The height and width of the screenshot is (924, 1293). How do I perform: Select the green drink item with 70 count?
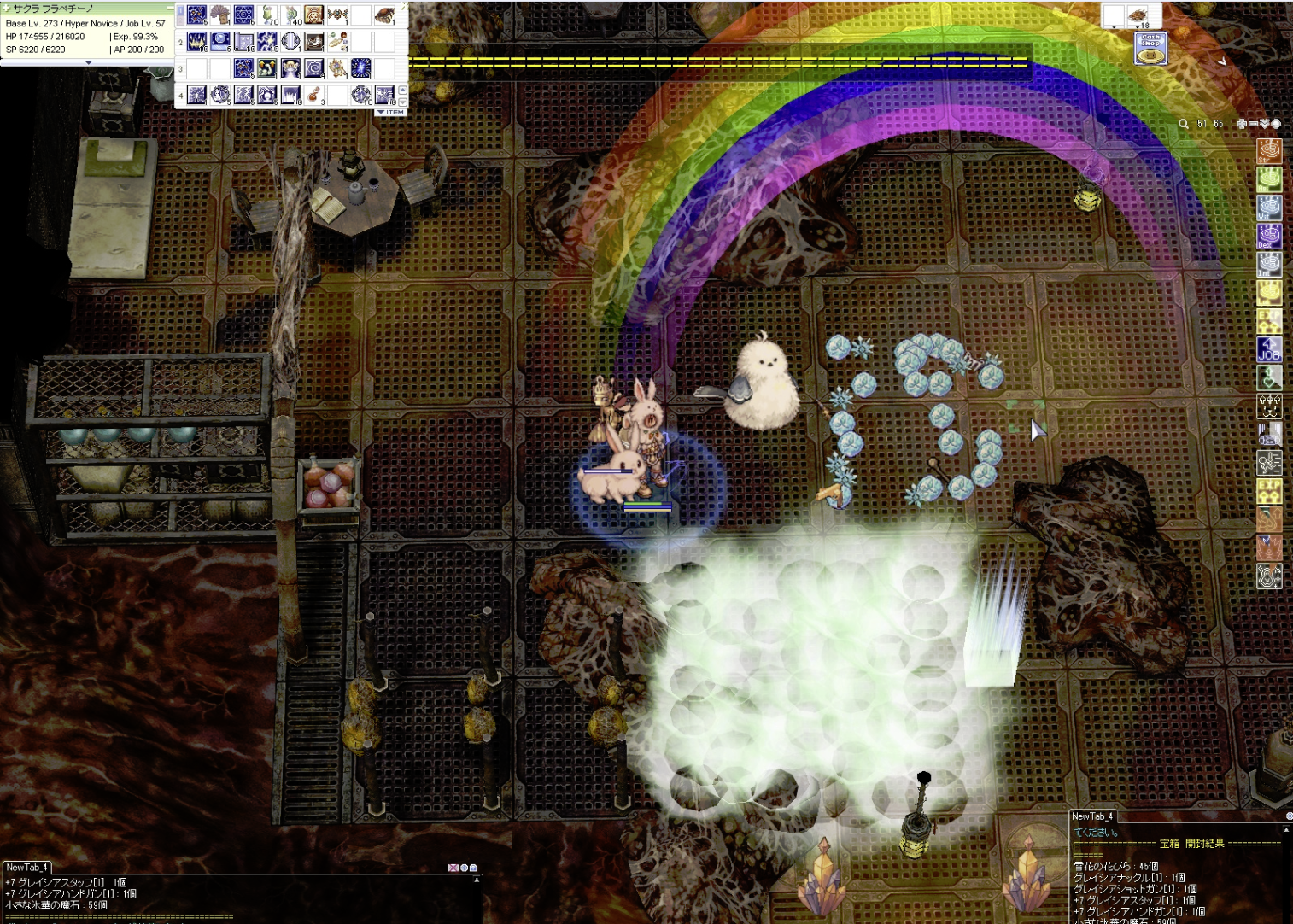click(268, 15)
